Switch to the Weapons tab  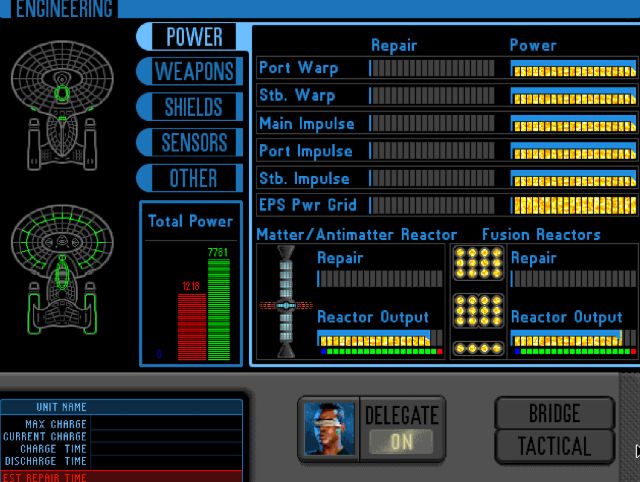[x=194, y=72]
